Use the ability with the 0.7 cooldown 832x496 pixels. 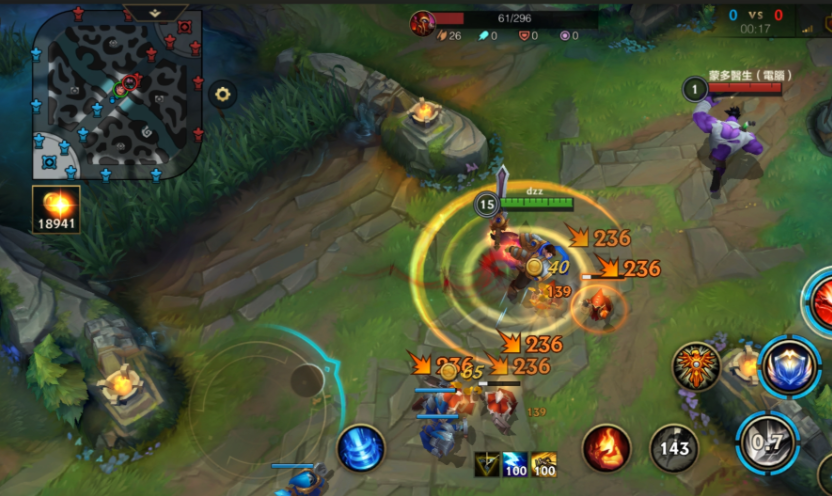coord(767,441)
